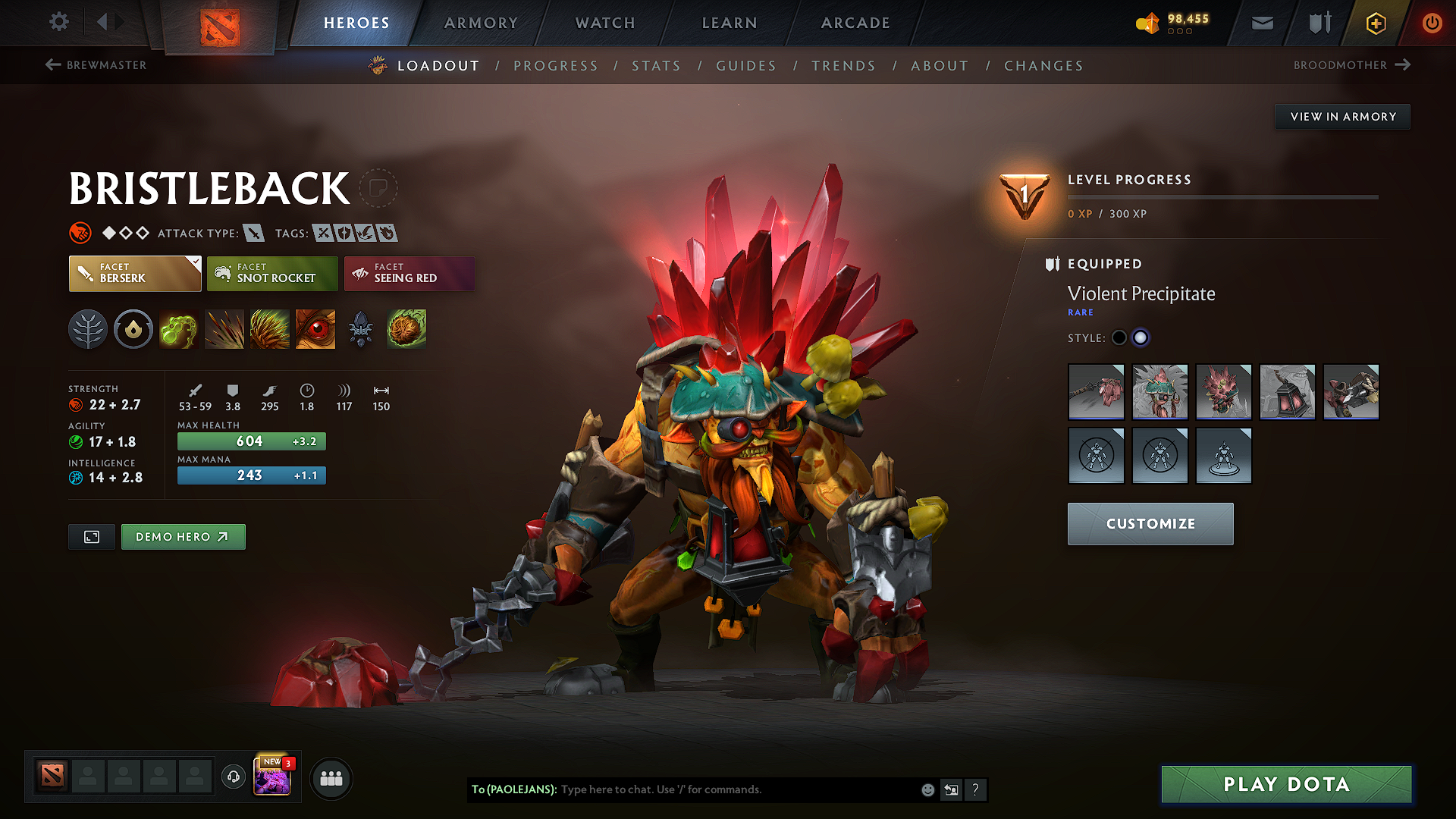Click the Aghanim's upgrade icon in abilities row
The image size is (1456, 819).
361,328
